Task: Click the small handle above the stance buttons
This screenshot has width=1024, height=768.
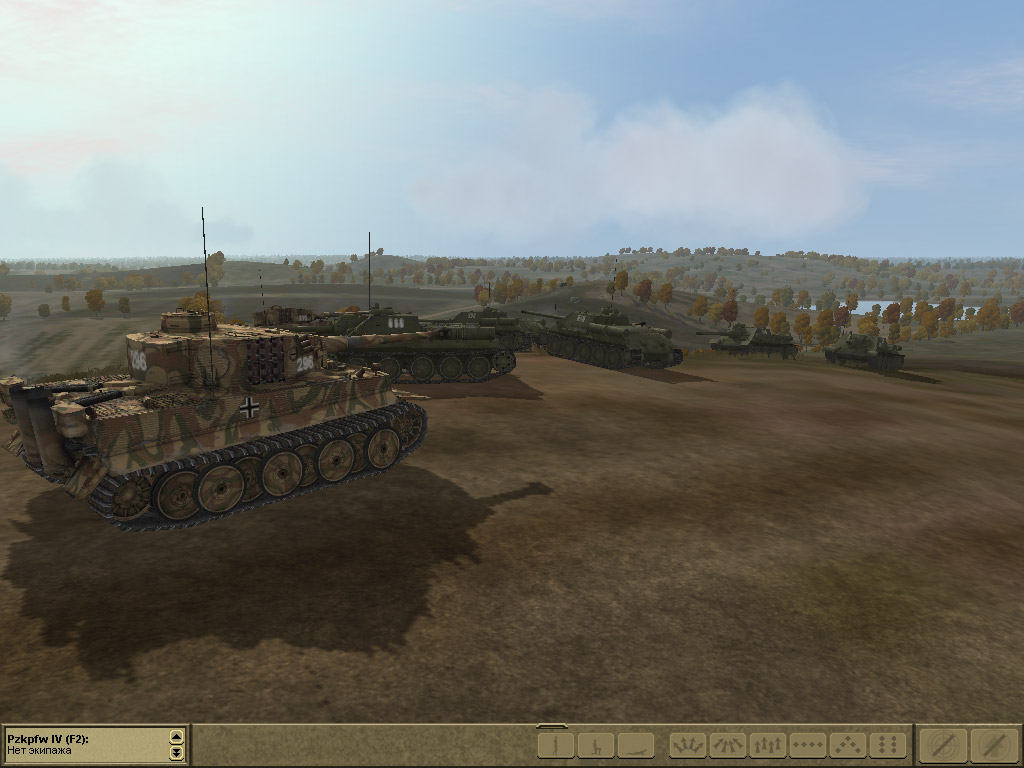Action: (x=552, y=726)
